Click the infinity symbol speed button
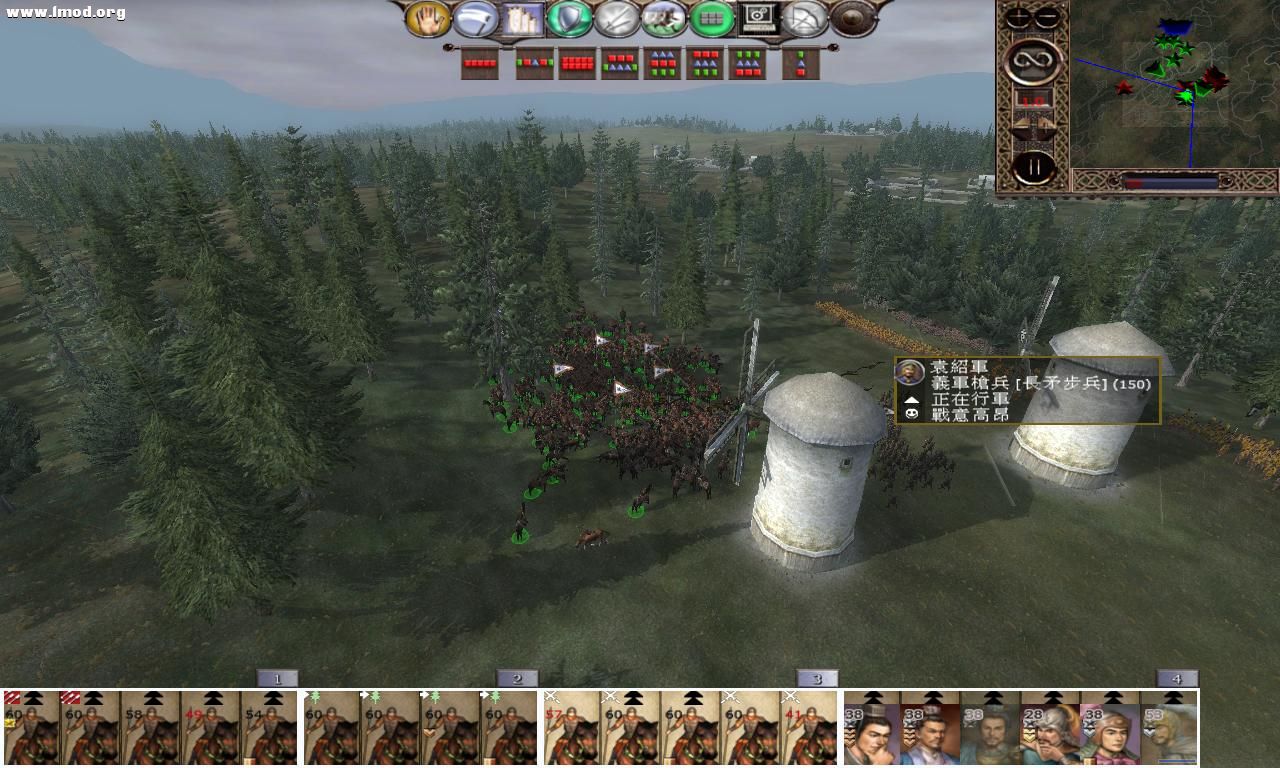This screenshot has height=768, width=1280. (1033, 62)
